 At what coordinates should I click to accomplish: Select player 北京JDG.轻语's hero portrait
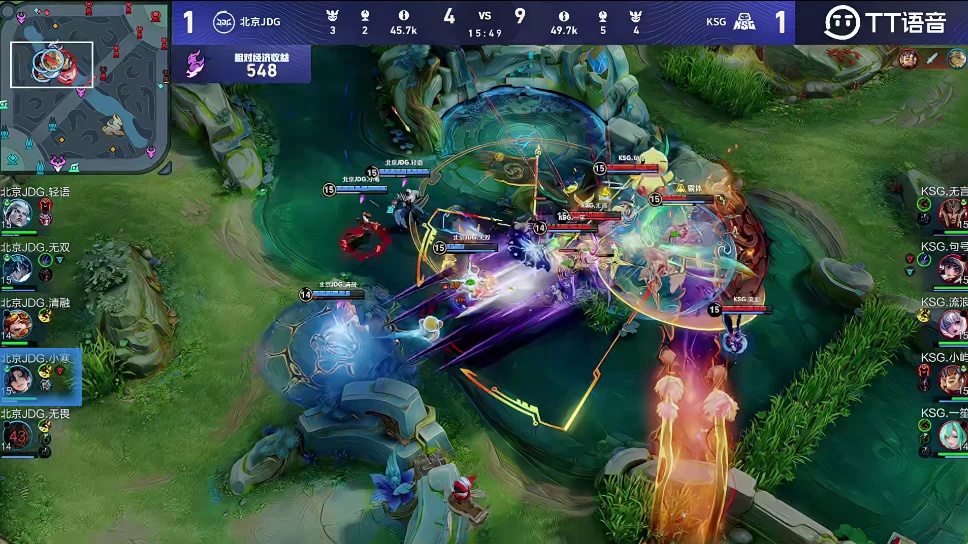[17, 213]
